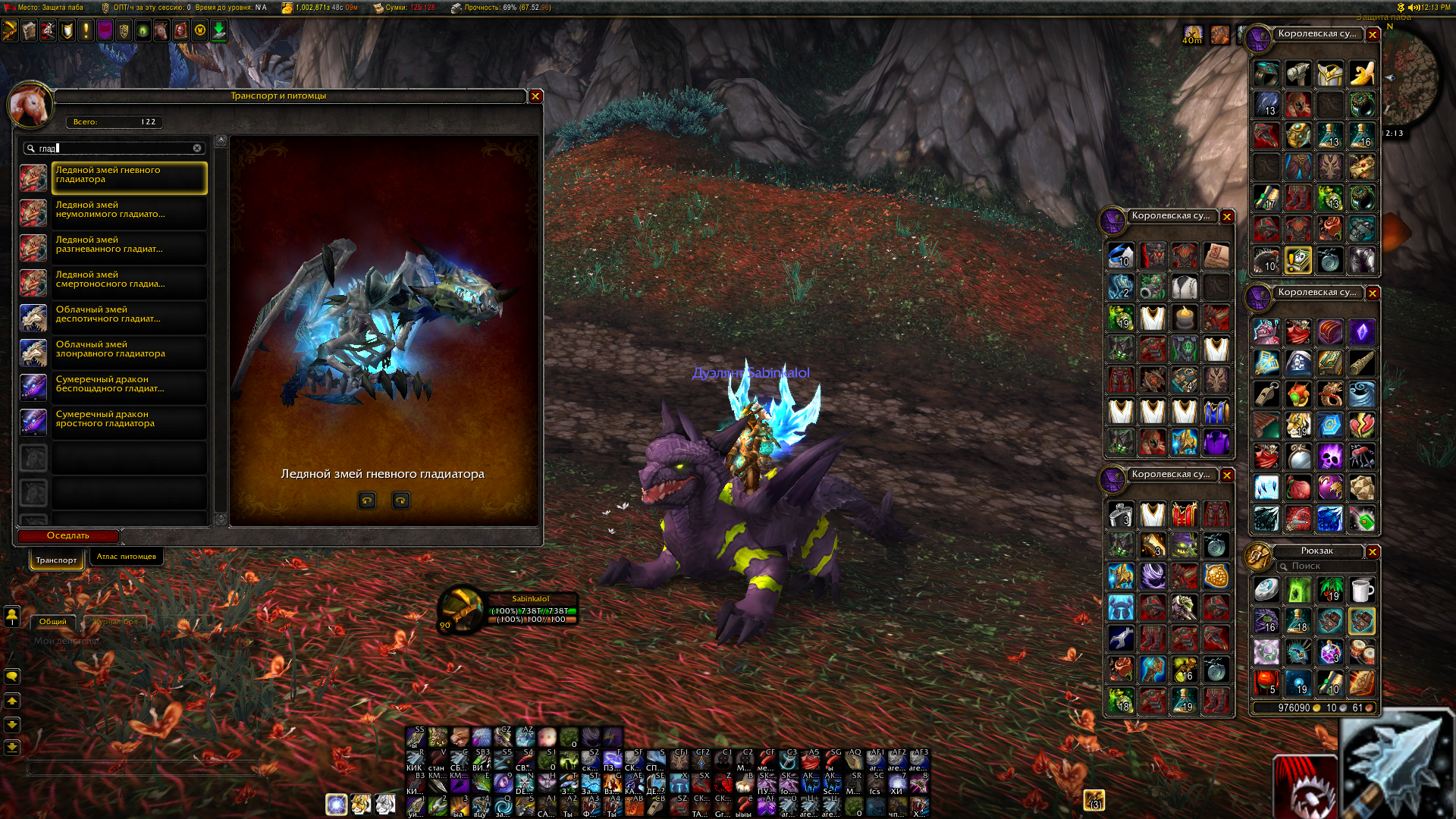Select Ледяной змей неумолимого гладиатора mount

(x=129, y=213)
